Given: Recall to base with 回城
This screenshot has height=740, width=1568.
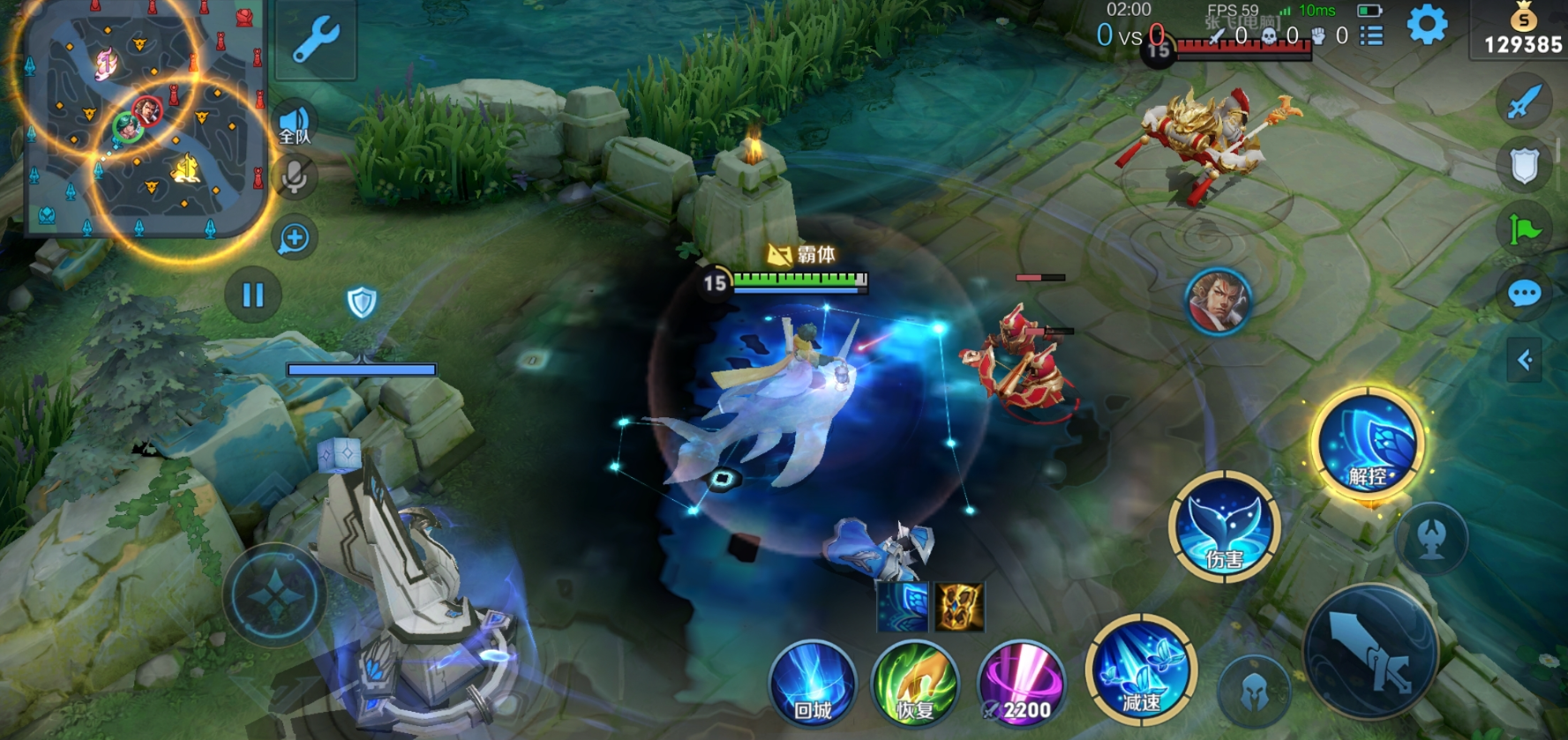Looking at the screenshot, I should pos(813,685).
